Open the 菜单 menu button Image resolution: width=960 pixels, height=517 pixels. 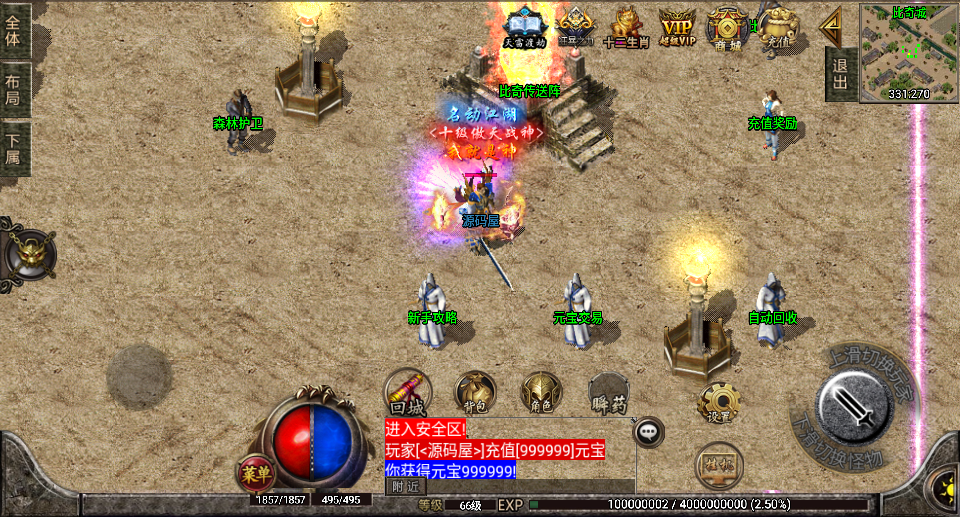pyautogui.click(x=256, y=473)
